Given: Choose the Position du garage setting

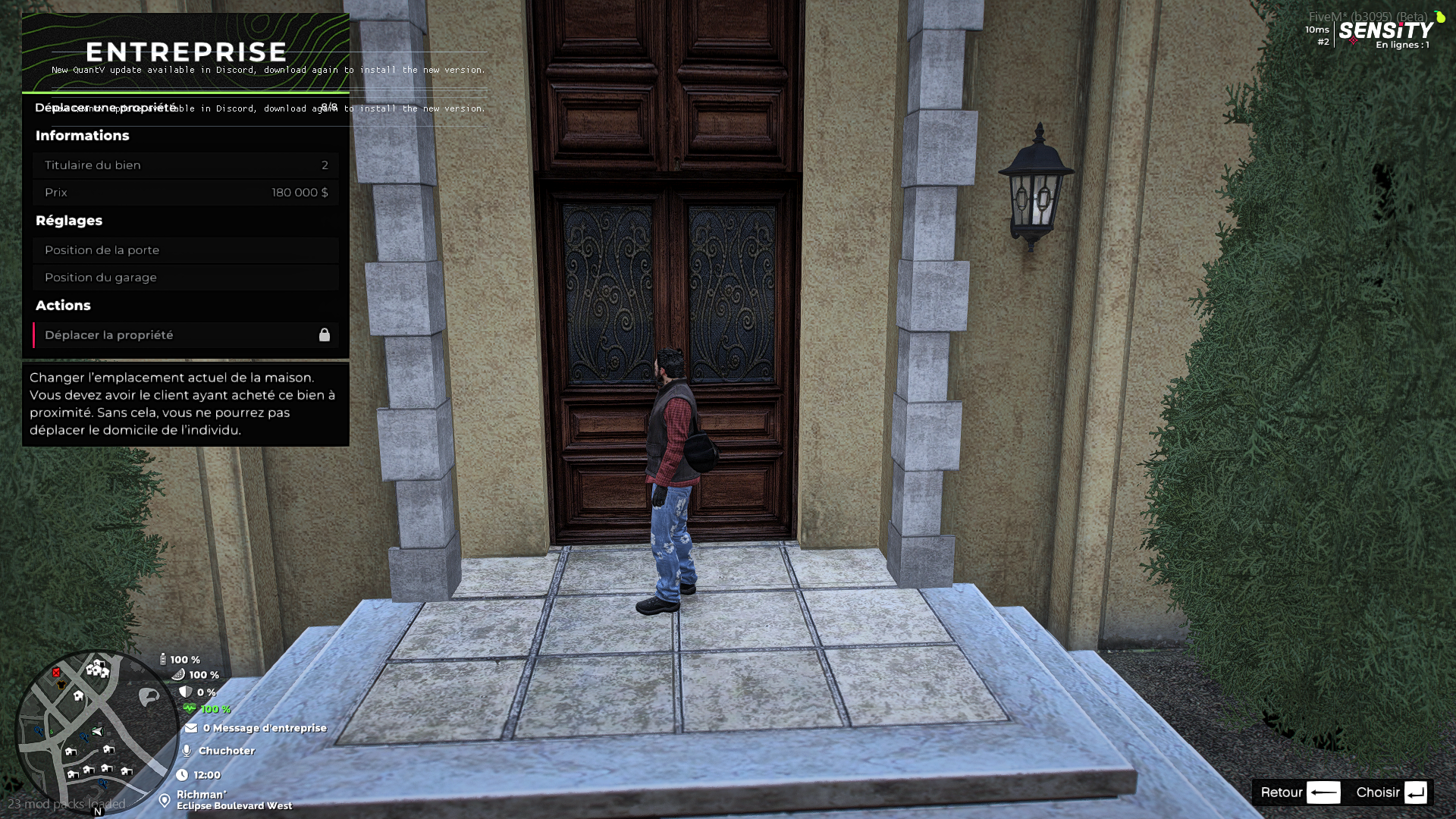Looking at the screenshot, I should 186,278.
